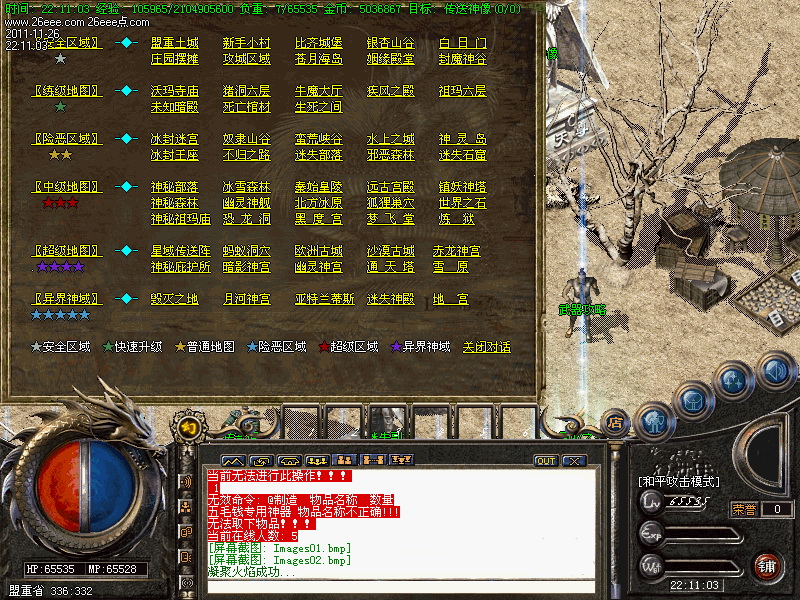800x600 pixels.
Task: Teleport to 神秘部落
Action: pos(174,187)
